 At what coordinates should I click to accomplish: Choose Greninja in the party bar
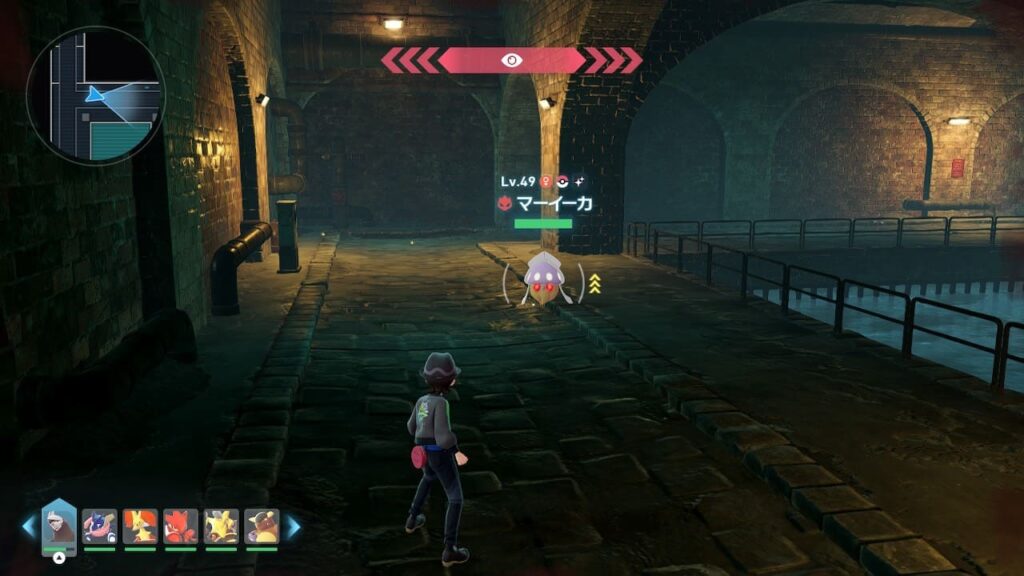tap(100, 526)
